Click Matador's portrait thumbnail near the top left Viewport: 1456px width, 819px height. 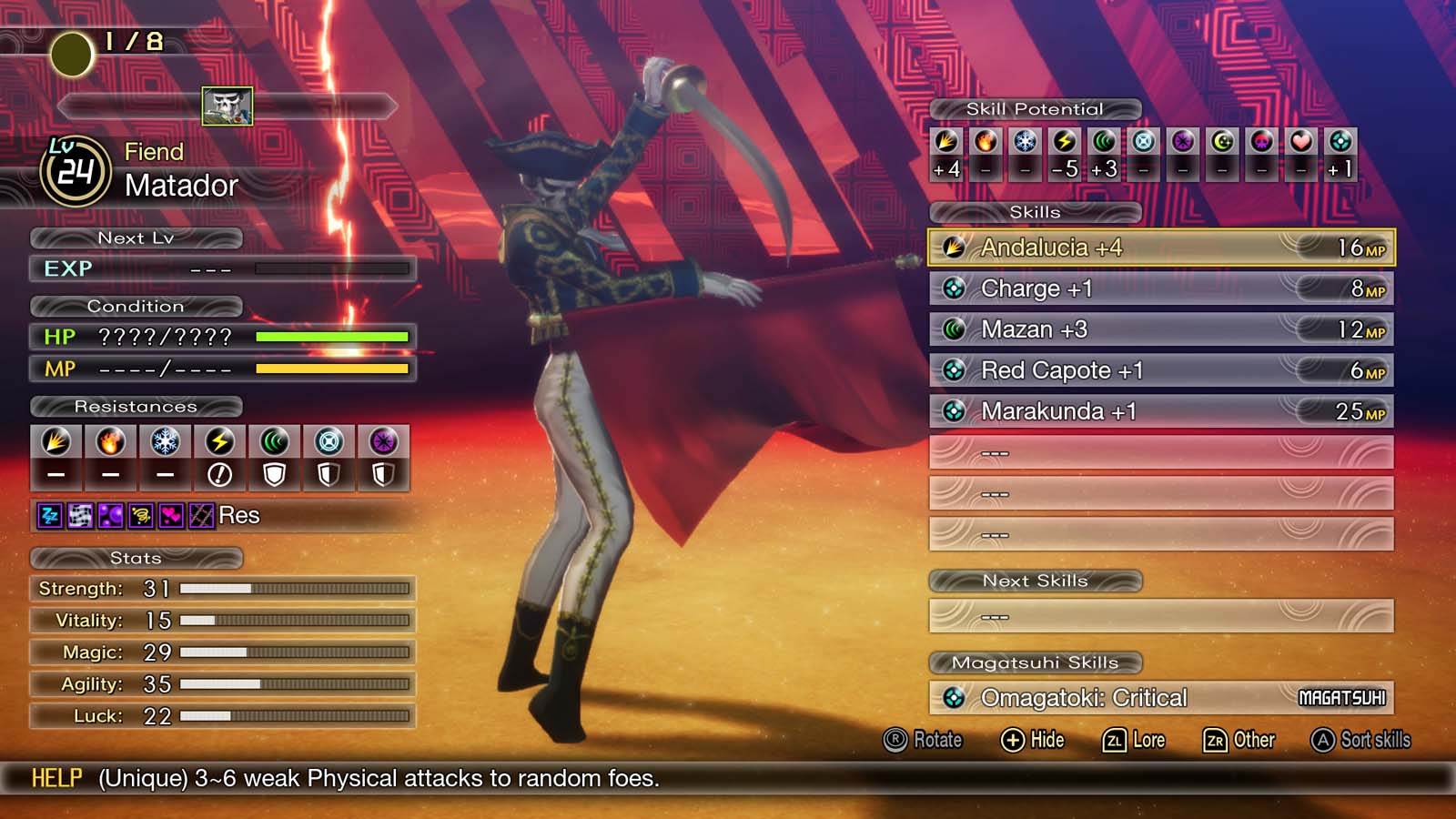point(227,105)
